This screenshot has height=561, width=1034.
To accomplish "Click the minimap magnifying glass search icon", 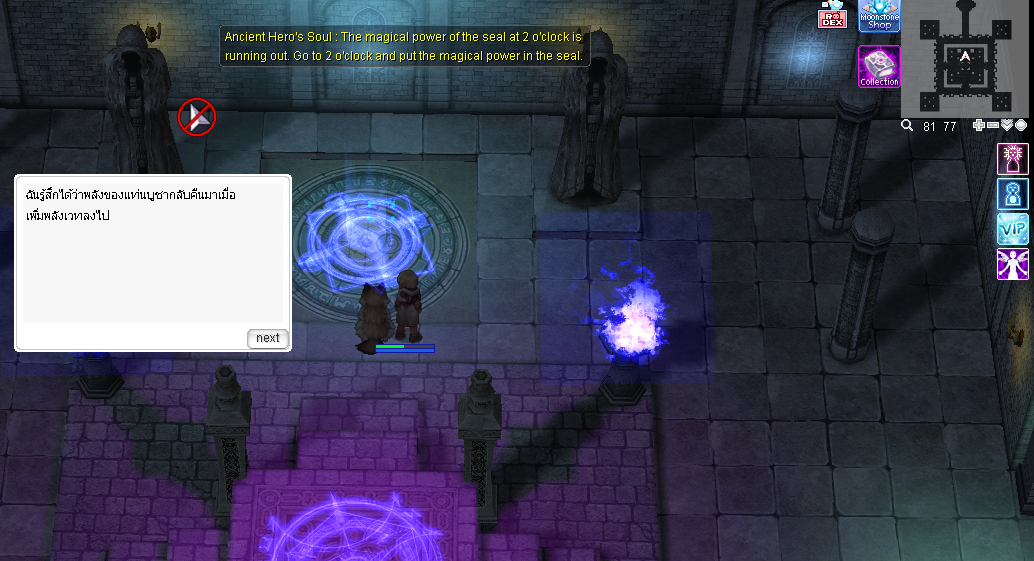I will (x=907, y=126).
